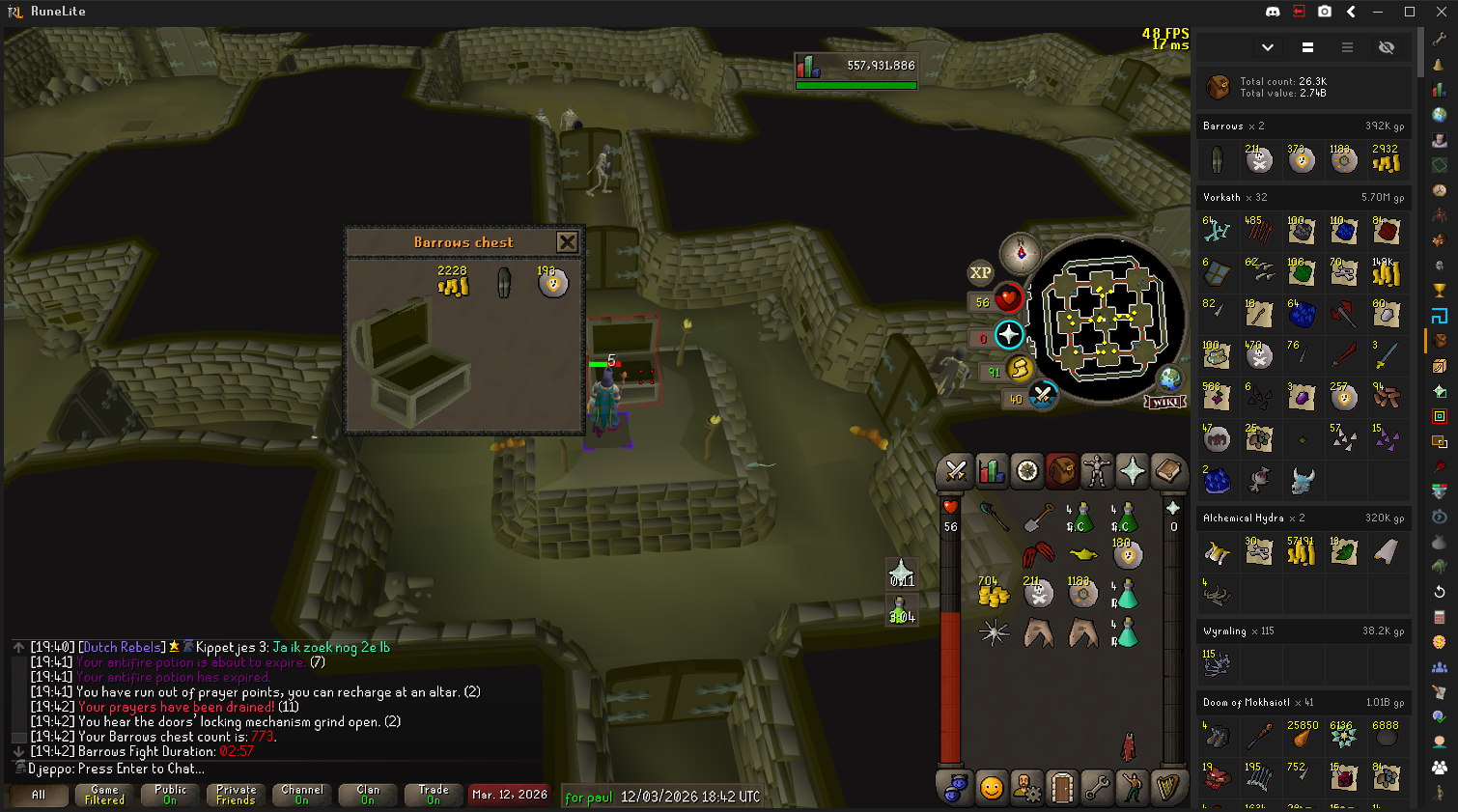Click the compass above the minimap

point(1020,254)
